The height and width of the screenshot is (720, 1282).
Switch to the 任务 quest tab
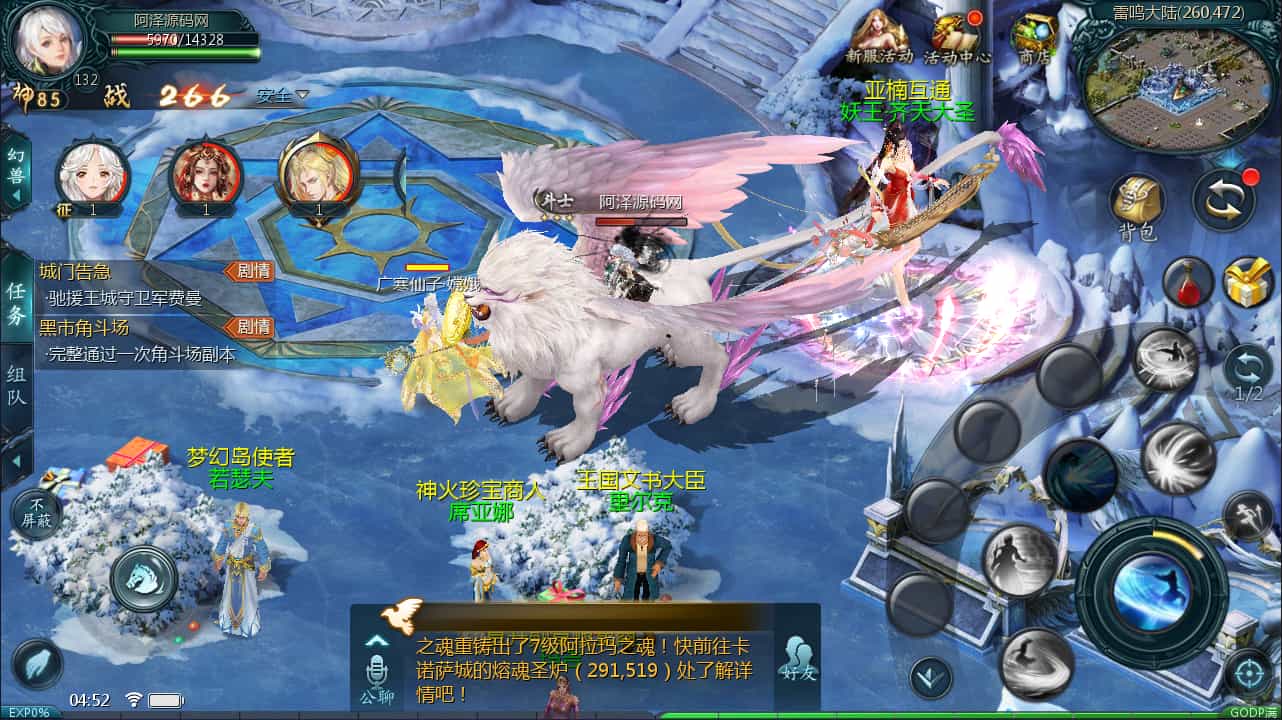(14, 300)
